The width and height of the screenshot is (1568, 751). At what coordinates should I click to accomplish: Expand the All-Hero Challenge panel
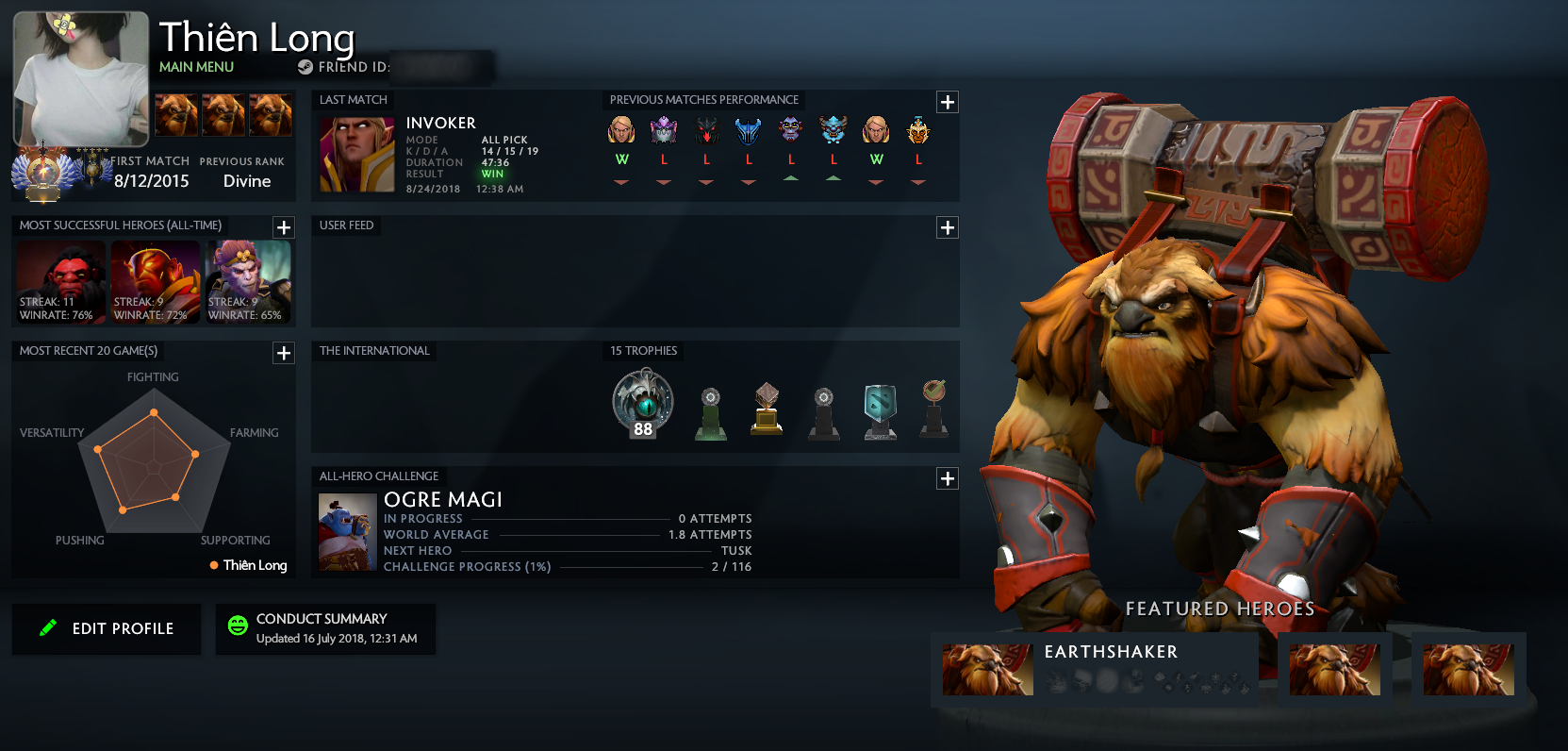click(x=948, y=478)
